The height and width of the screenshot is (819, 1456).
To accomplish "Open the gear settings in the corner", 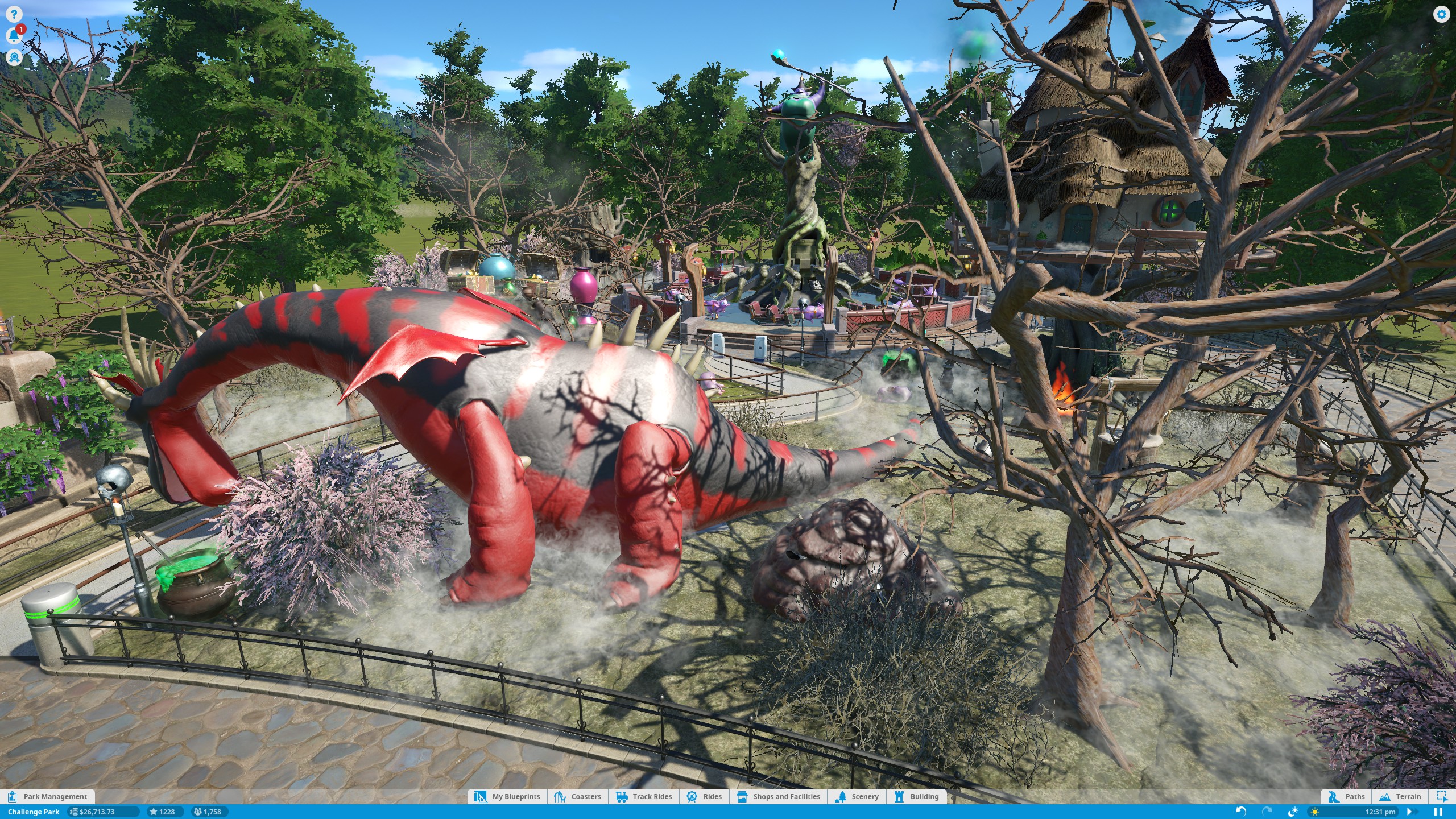I will point(1441,14).
